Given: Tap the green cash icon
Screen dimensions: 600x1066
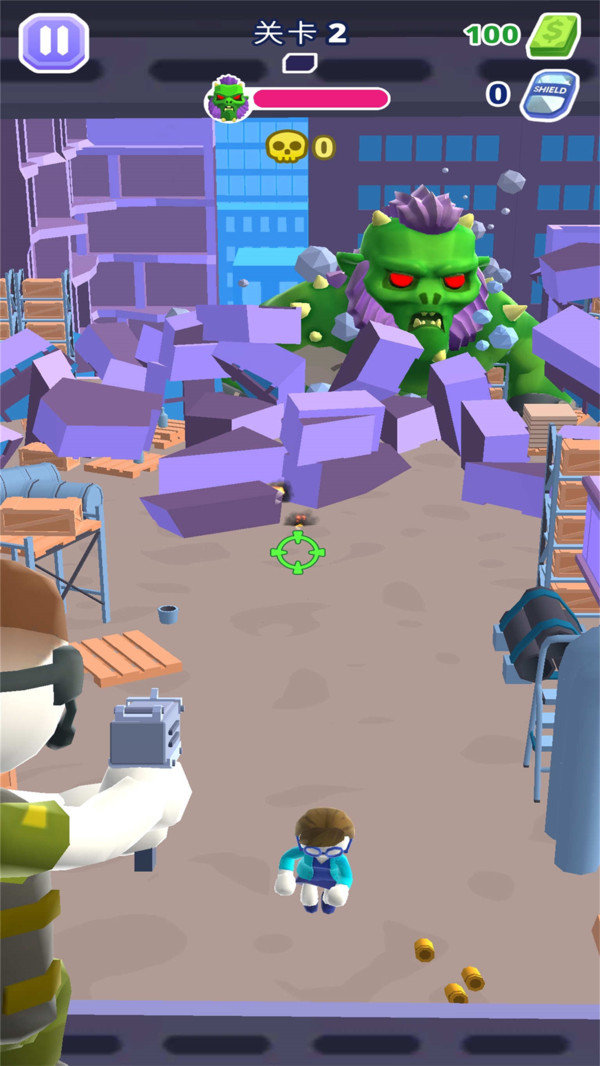Looking at the screenshot, I should pyautogui.click(x=553, y=36).
